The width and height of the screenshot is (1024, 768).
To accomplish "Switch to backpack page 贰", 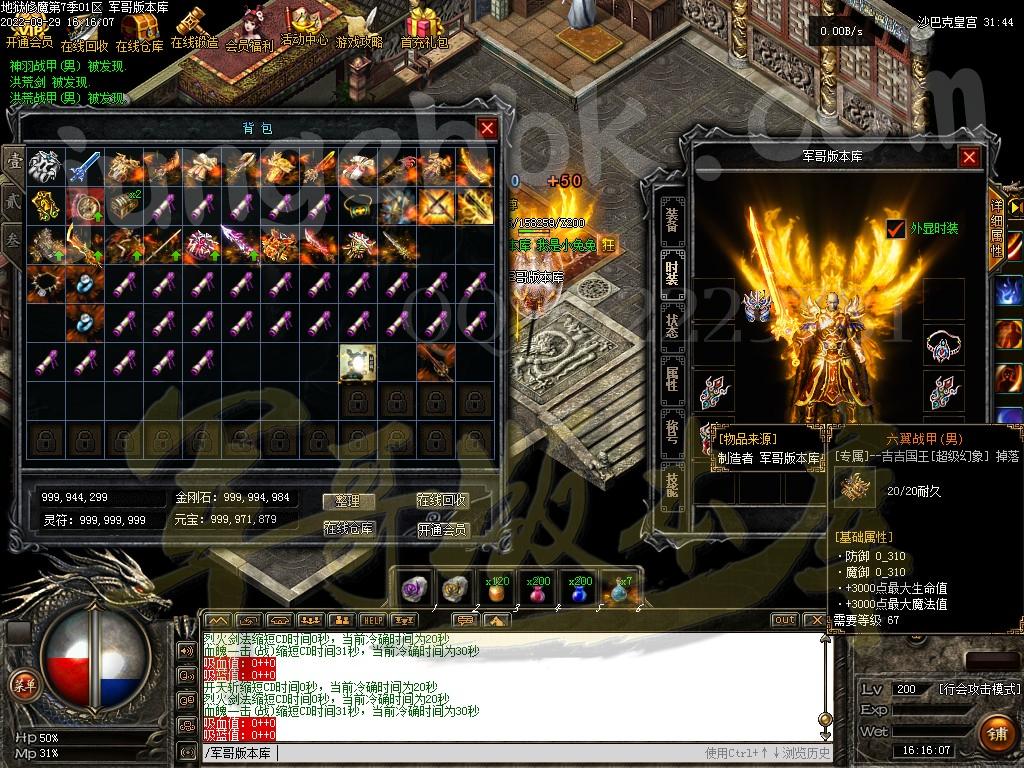I will (x=13, y=199).
